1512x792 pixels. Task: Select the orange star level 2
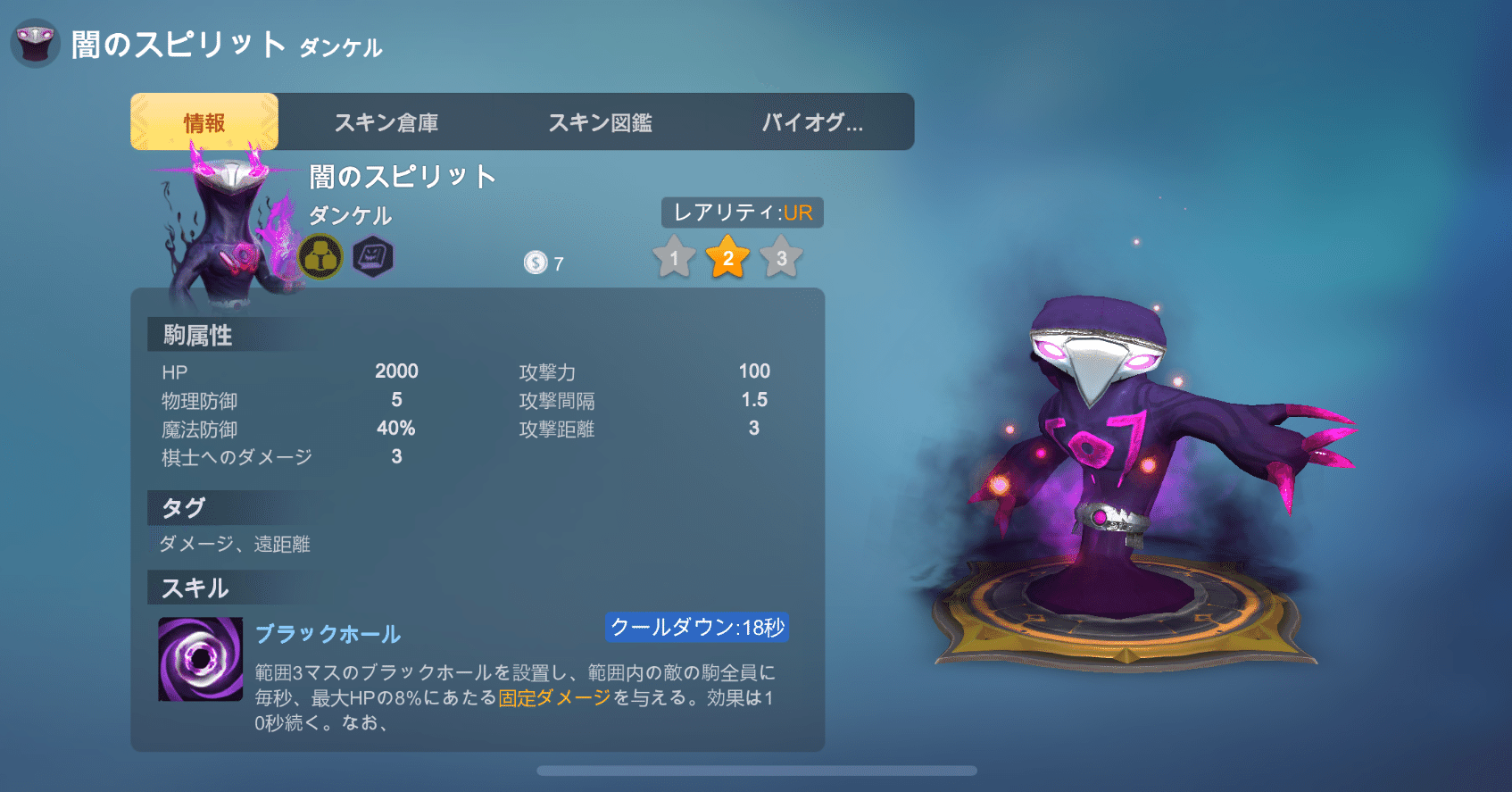click(x=728, y=259)
